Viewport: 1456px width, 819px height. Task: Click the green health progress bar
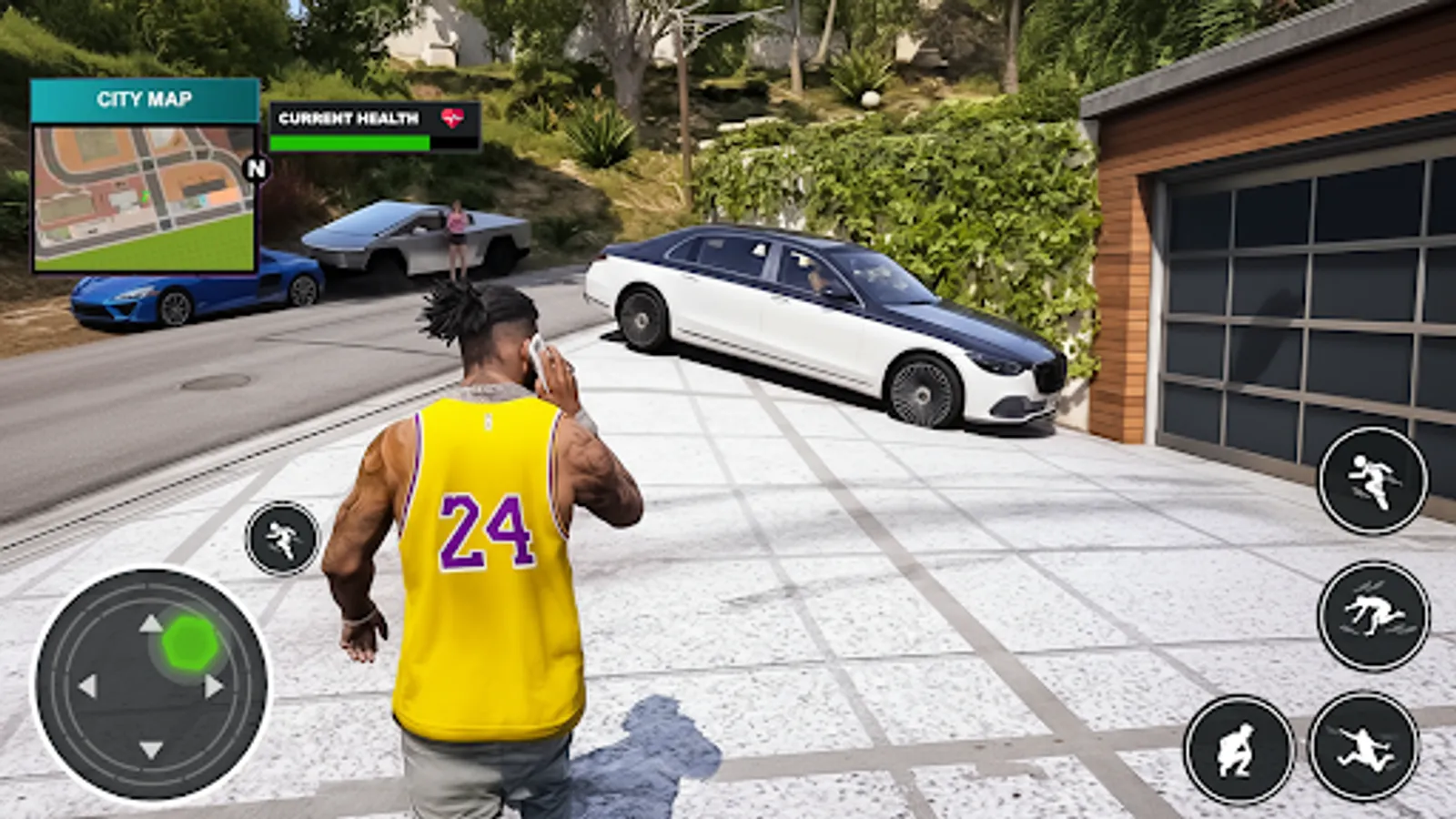[x=350, y=142]
